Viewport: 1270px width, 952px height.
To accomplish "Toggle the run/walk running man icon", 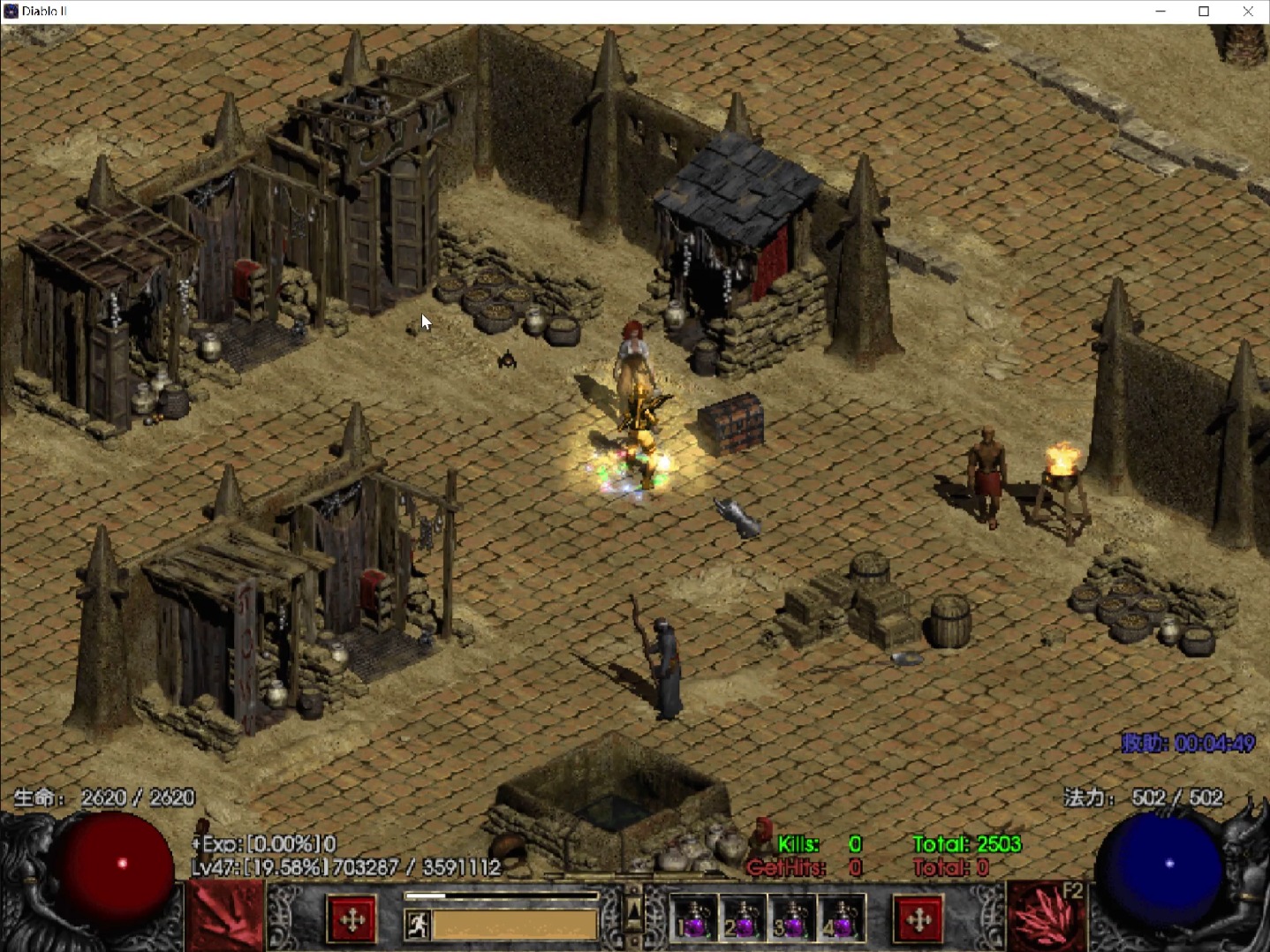I will 417,925.
